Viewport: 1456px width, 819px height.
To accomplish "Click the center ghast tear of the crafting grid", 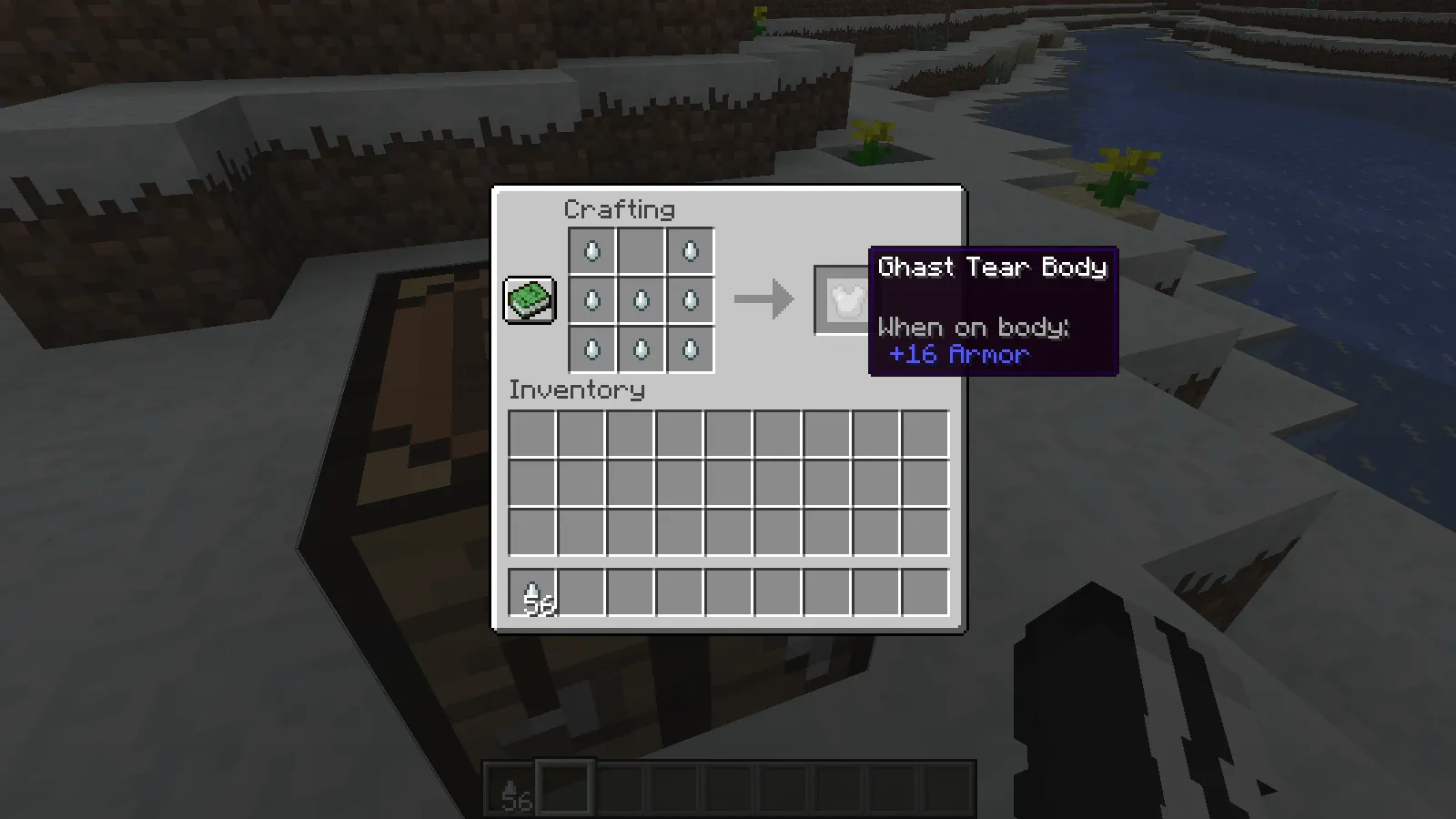I will tap(641, 300).
